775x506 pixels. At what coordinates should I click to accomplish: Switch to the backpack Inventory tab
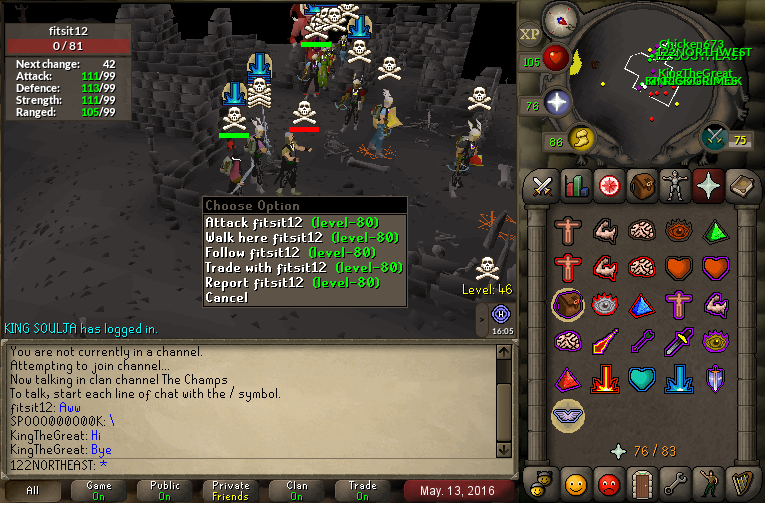click(x=641, y=186)
